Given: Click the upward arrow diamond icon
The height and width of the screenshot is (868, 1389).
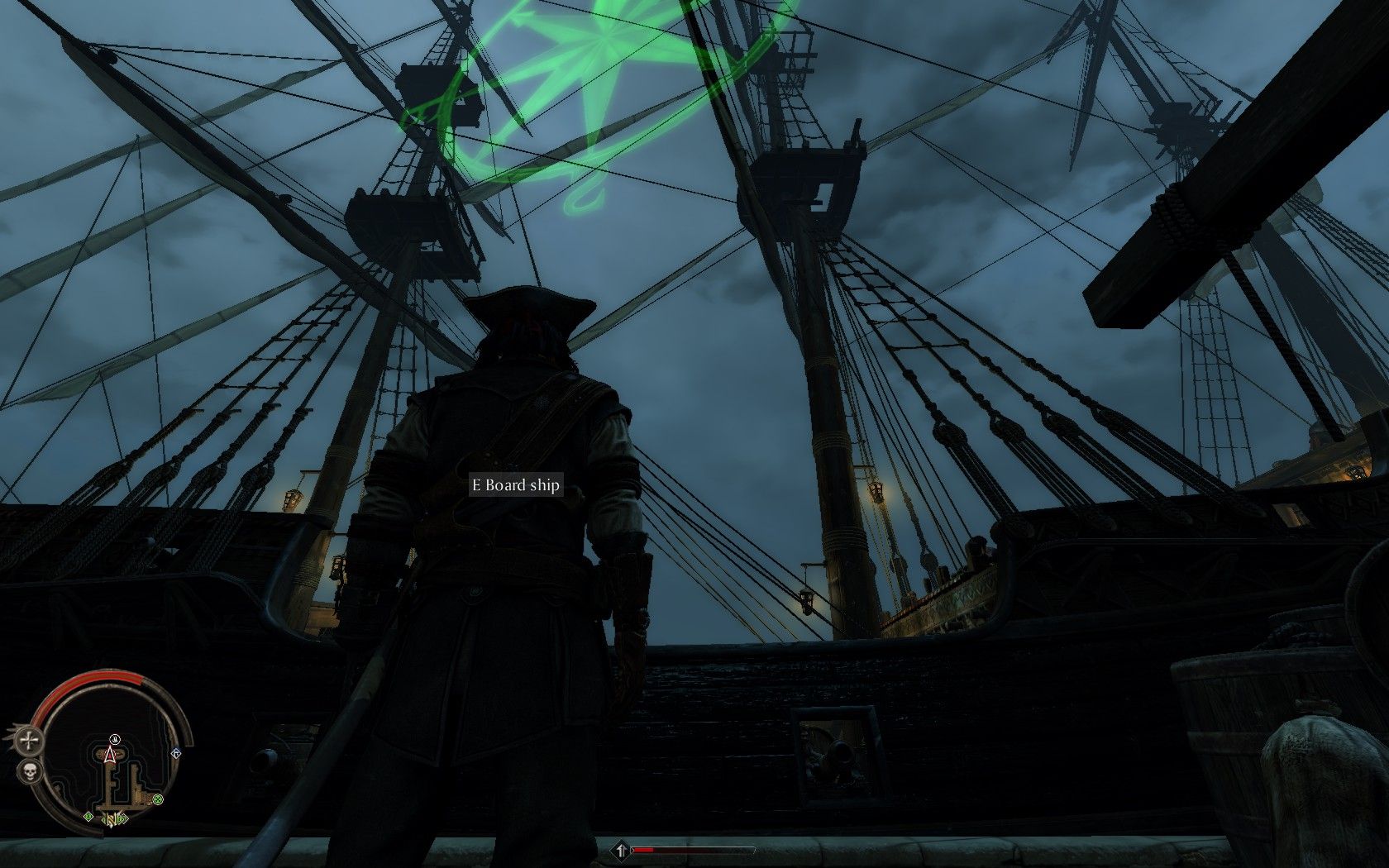Looking at the screenshot, I should click(x=620, y=850).
